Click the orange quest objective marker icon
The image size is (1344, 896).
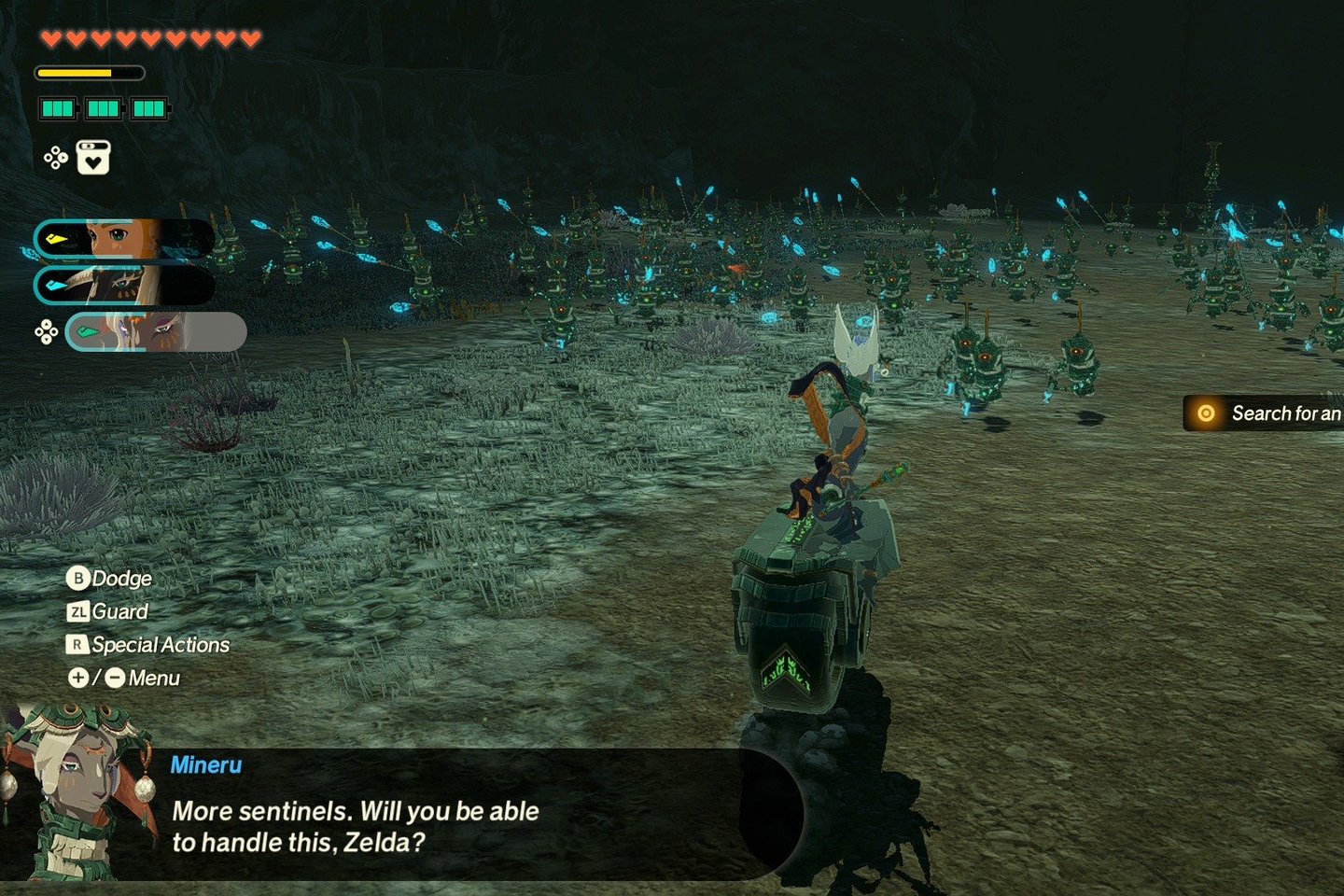(1206, 413)
